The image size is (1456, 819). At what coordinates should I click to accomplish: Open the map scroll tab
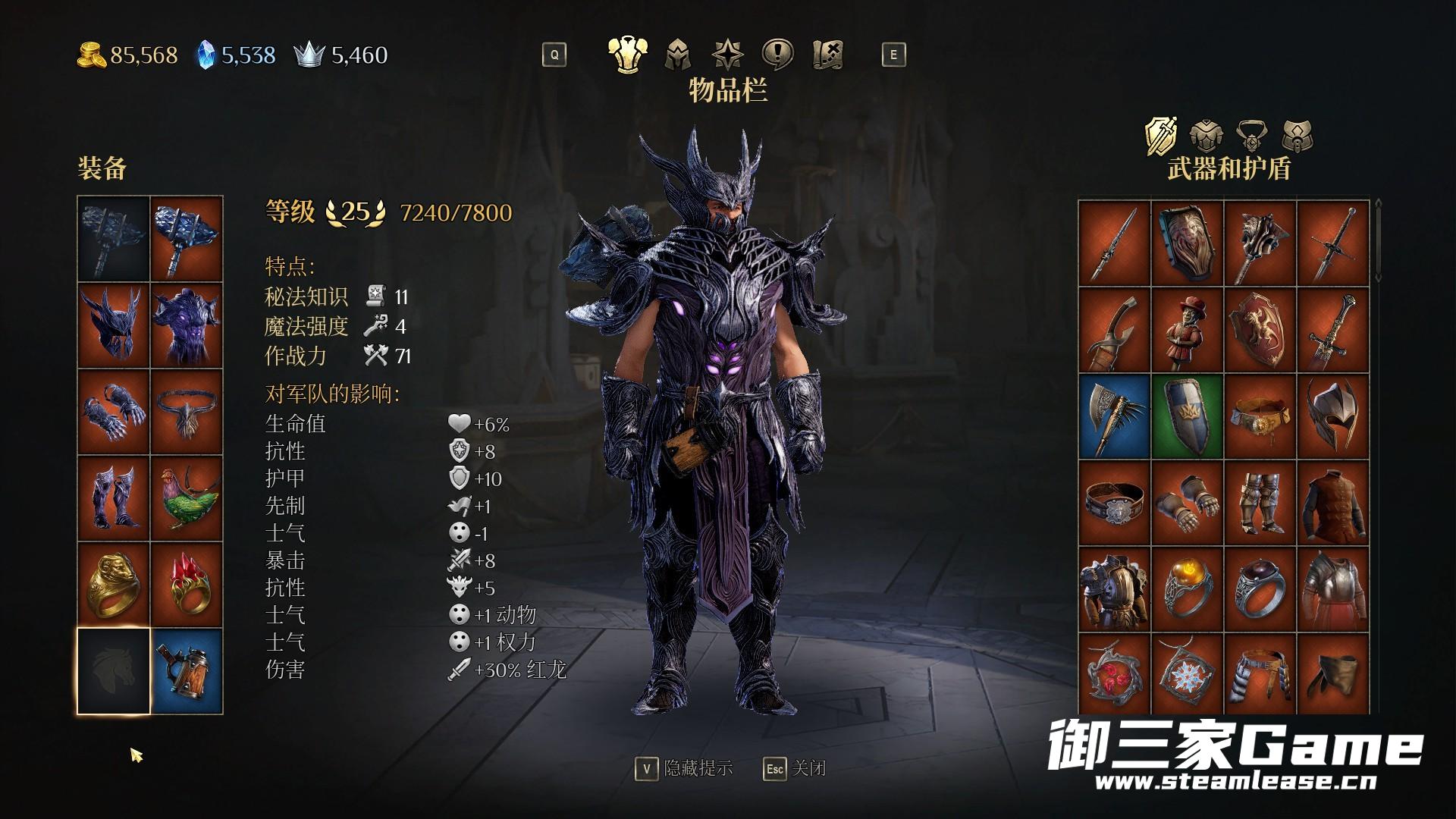pyautogui.click(x=828, y=55)
